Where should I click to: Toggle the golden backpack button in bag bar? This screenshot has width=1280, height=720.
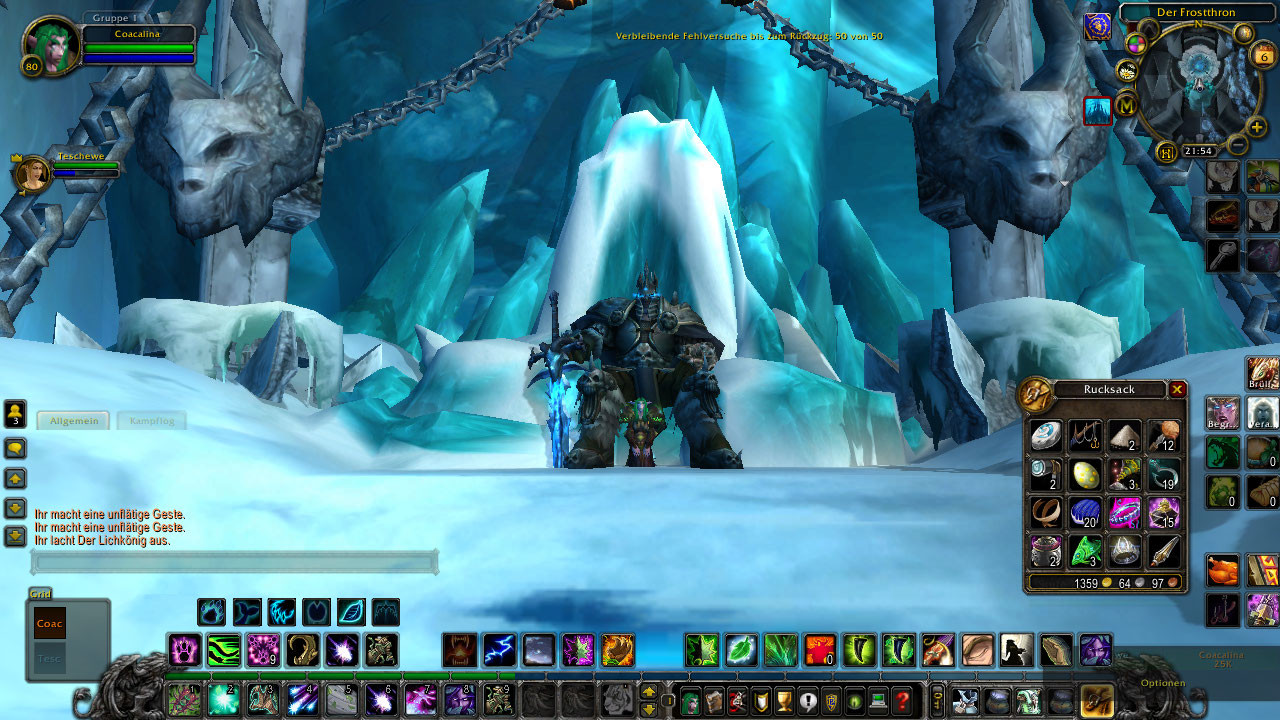click(1097, 700)
